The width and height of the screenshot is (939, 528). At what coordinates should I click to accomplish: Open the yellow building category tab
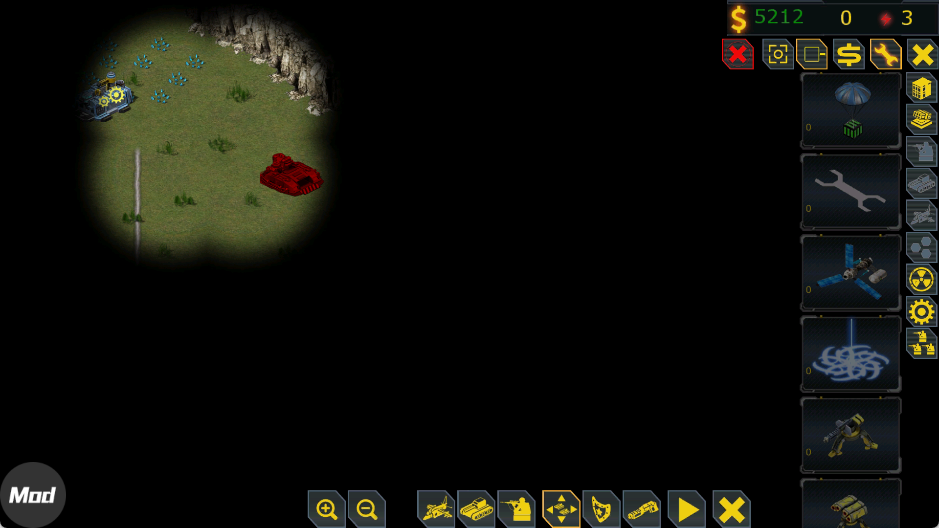point(921,87)
